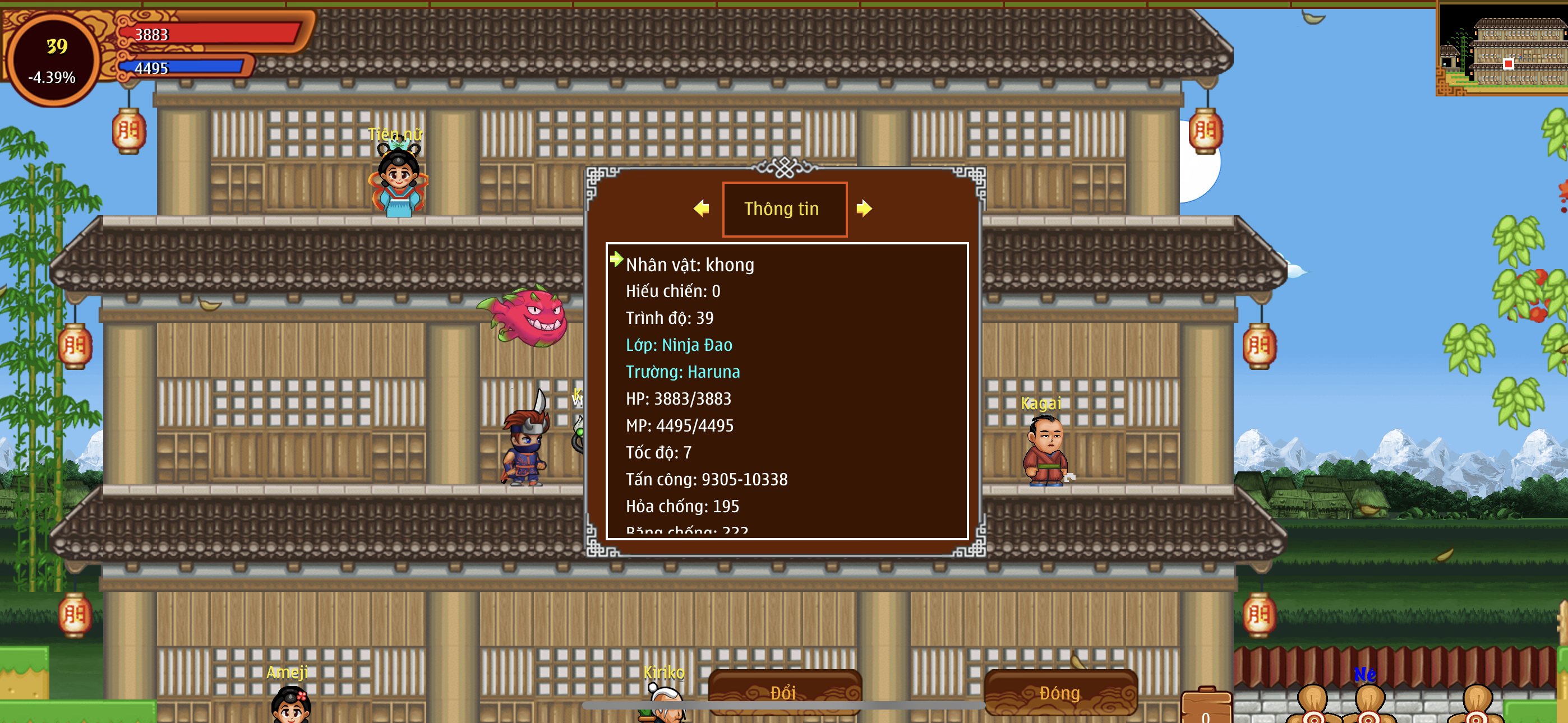The width and height of the screenshot is (1568, 723).
Task: Select the Trường: Haruna row
Action: (x=682, y=372)
